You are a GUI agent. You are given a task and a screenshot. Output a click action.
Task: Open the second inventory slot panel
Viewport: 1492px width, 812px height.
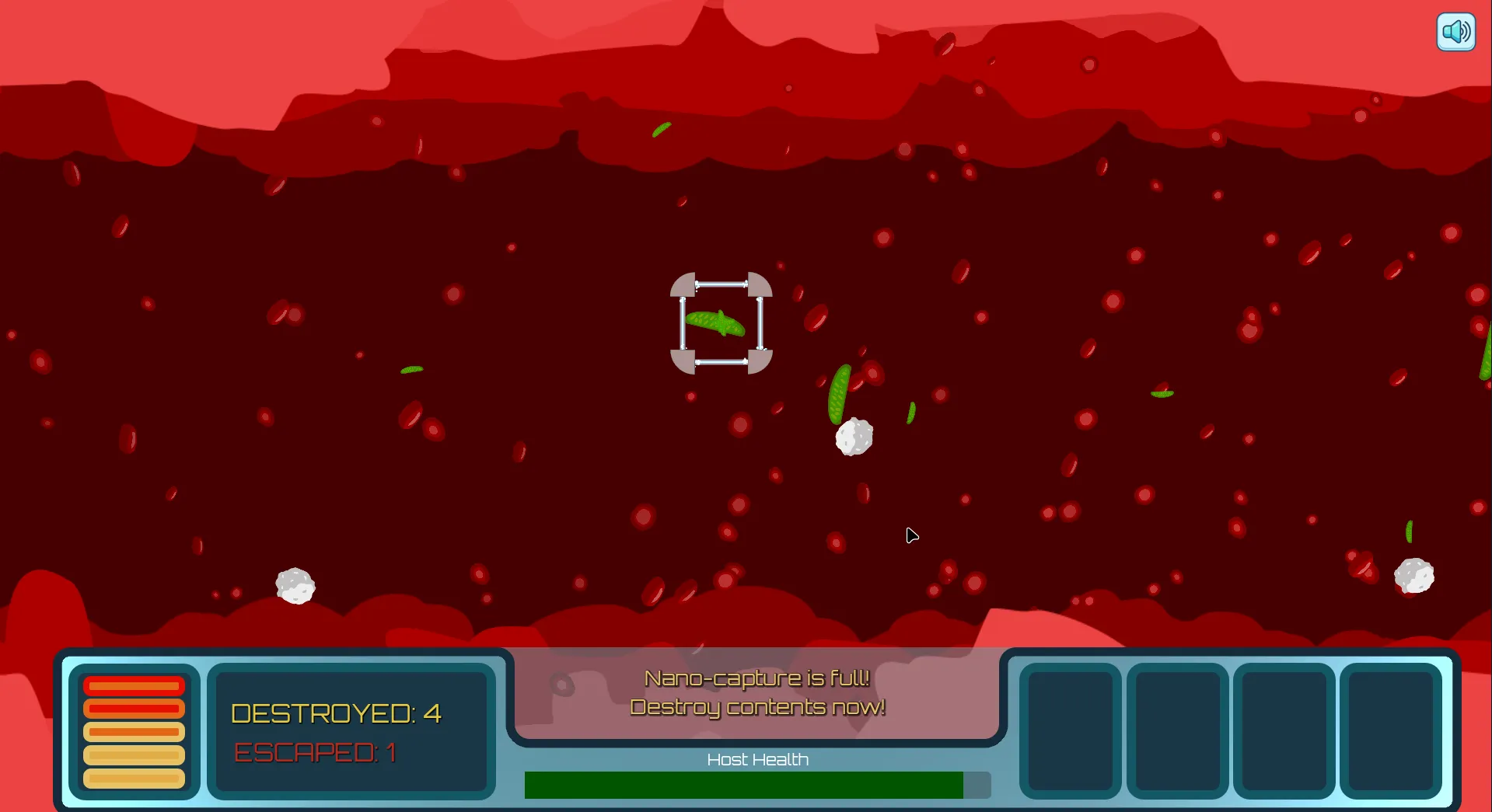tap(1176, 730)
